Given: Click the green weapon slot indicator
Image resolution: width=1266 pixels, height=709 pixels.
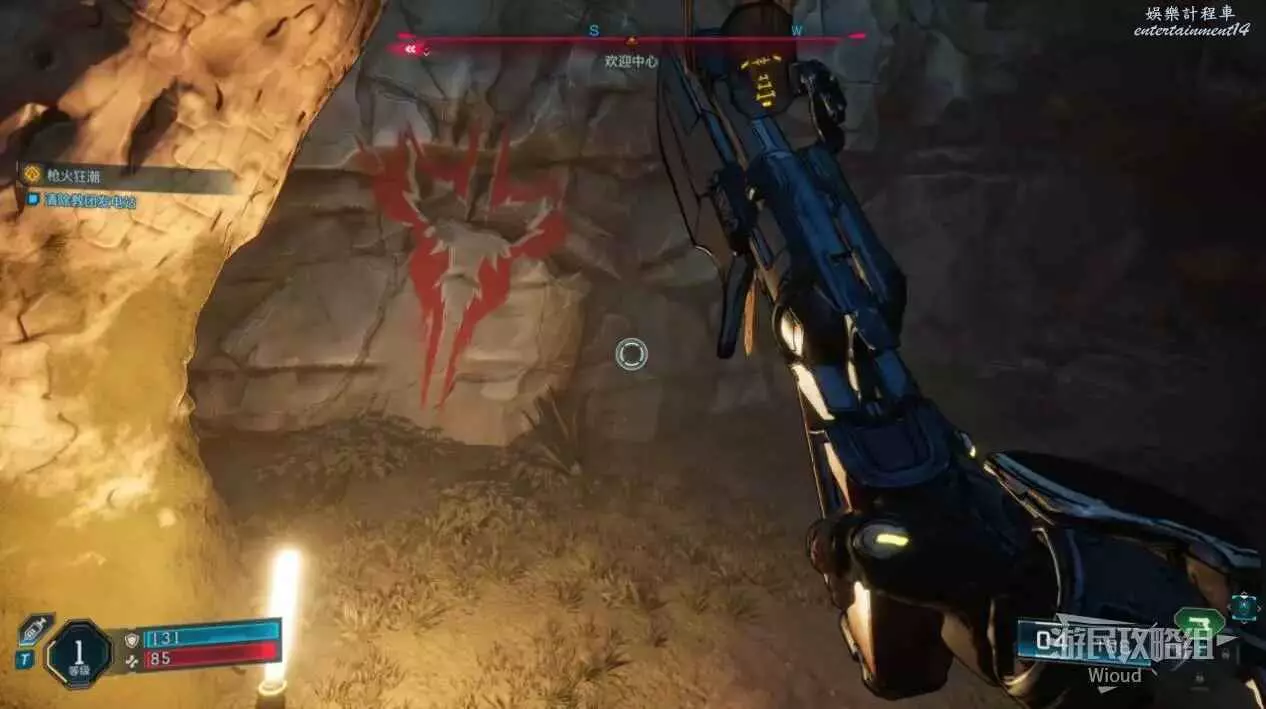Looking at the screenshot, I should point(1197,623).
